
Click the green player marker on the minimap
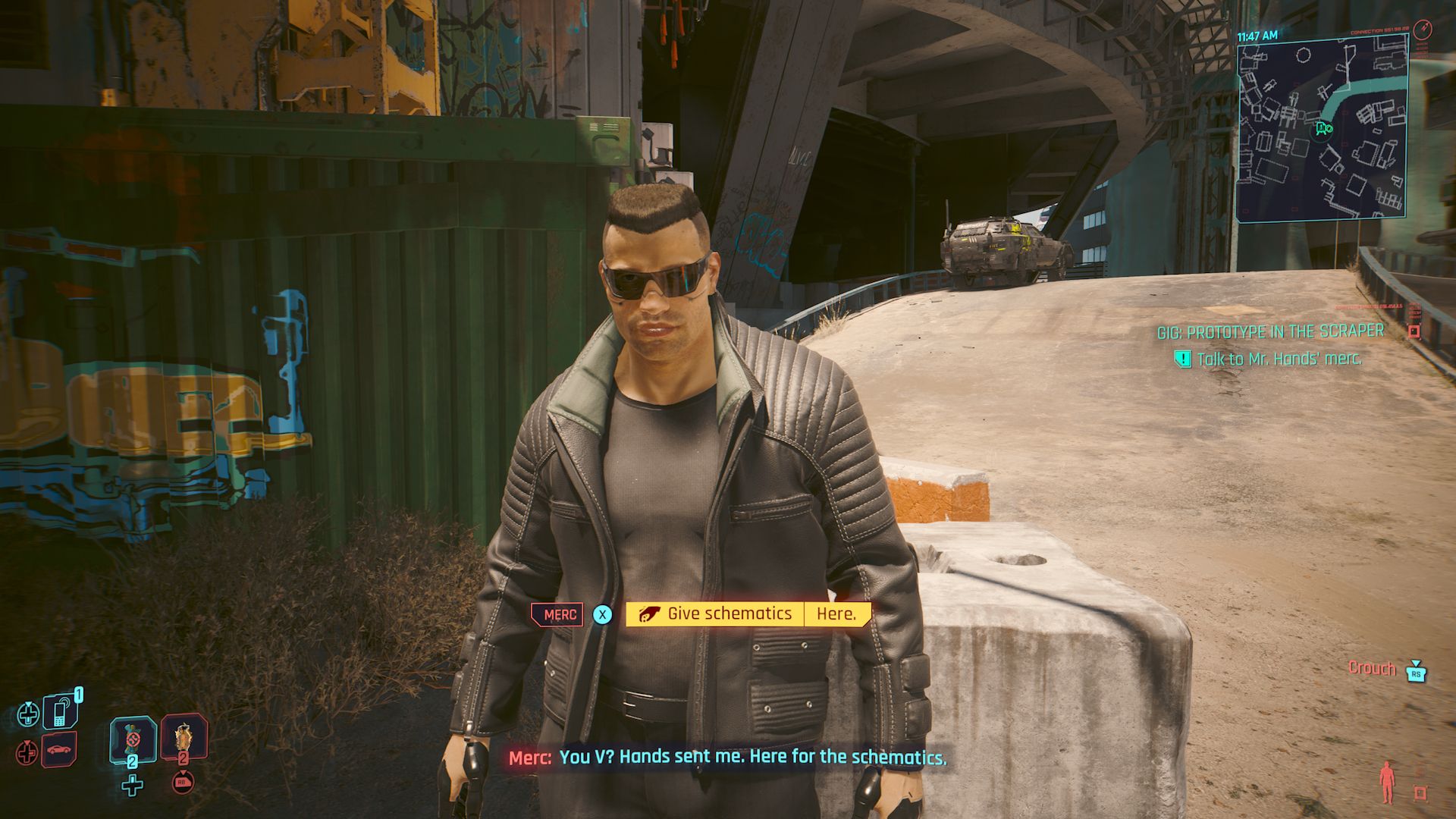(x=1323, y=130)
